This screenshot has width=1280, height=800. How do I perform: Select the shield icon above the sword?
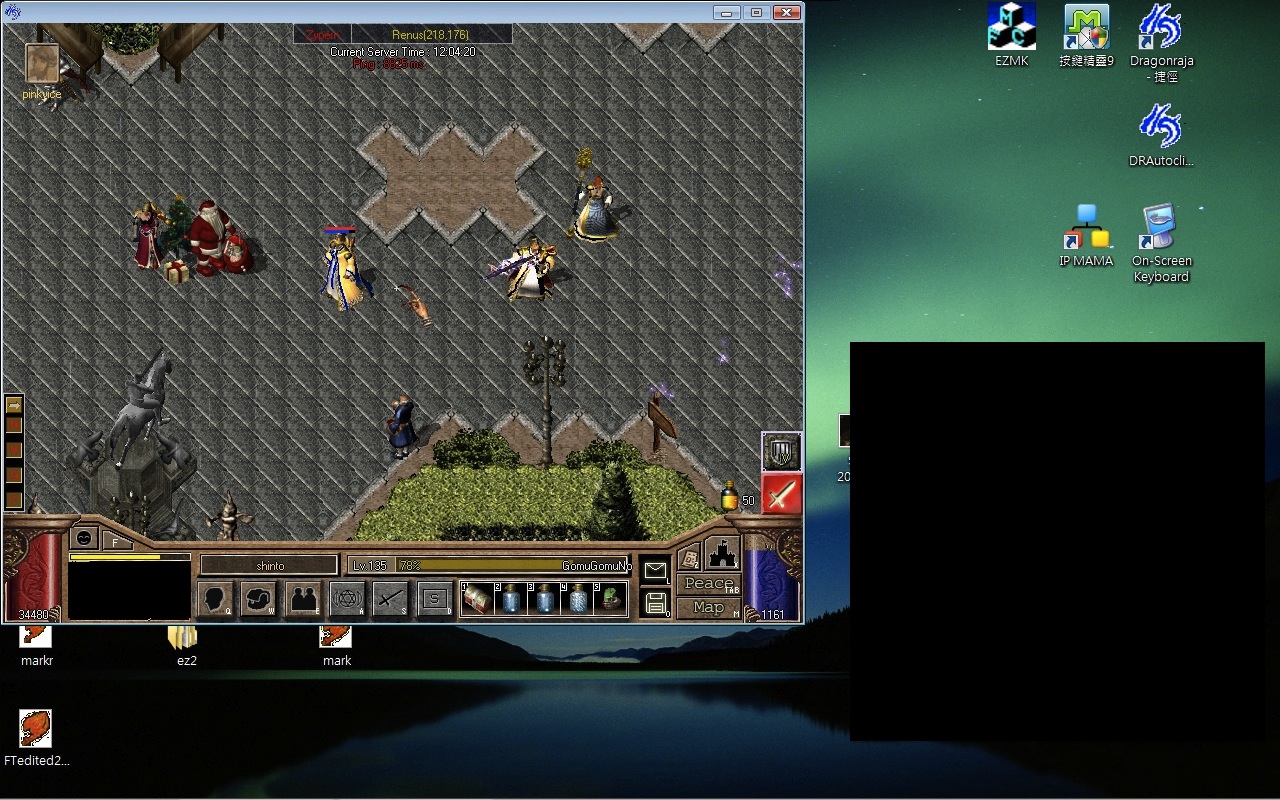781,452
